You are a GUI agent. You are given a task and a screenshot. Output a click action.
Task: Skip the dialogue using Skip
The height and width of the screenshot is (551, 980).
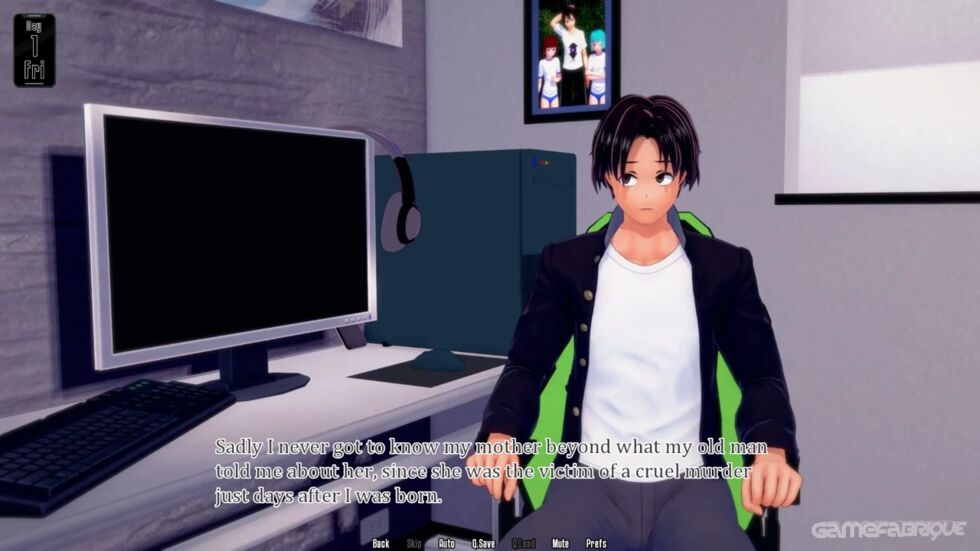pyautogui.click(x=413, y=543)
